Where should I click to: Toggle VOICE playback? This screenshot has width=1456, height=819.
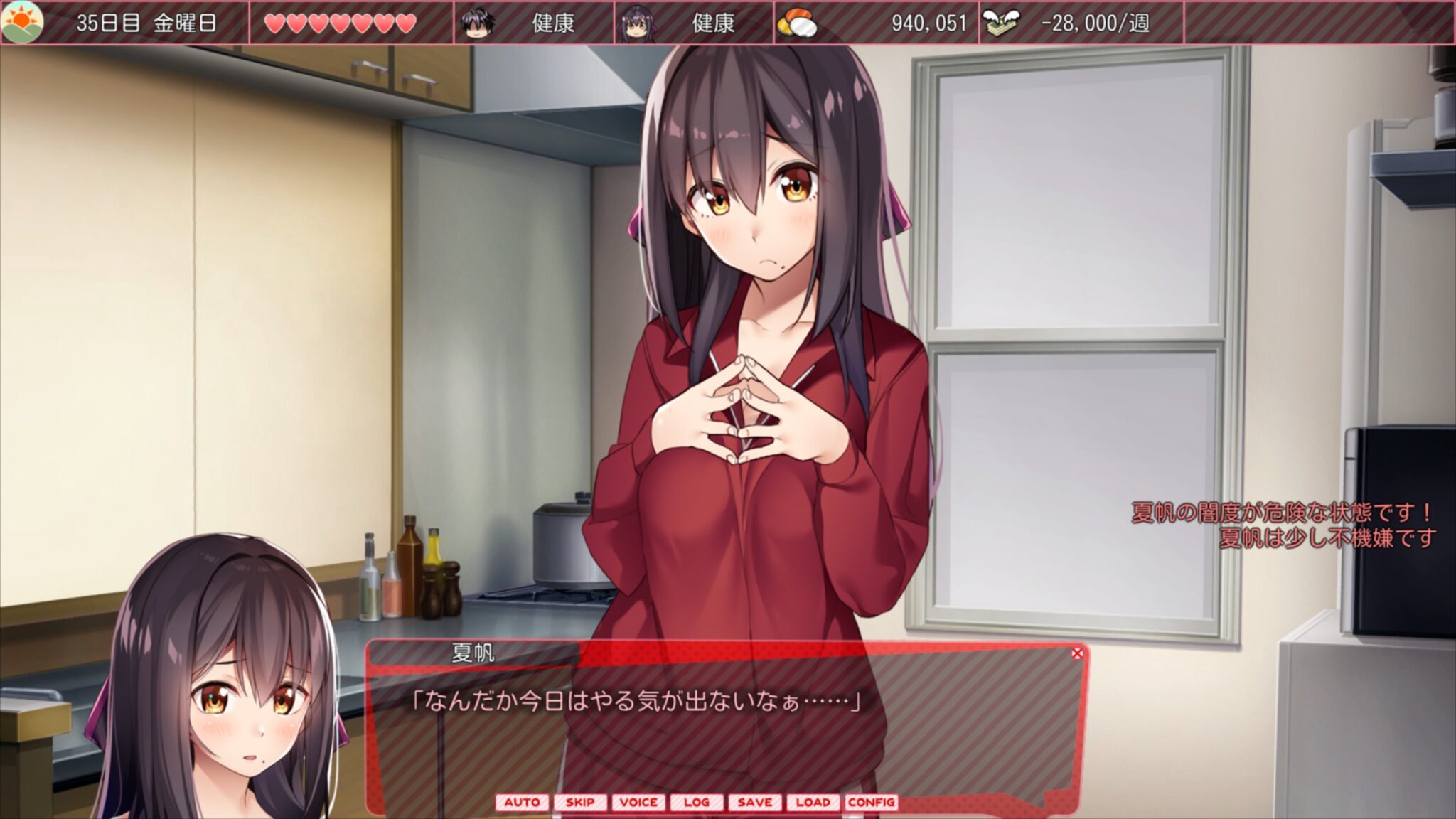coord(641,802)
